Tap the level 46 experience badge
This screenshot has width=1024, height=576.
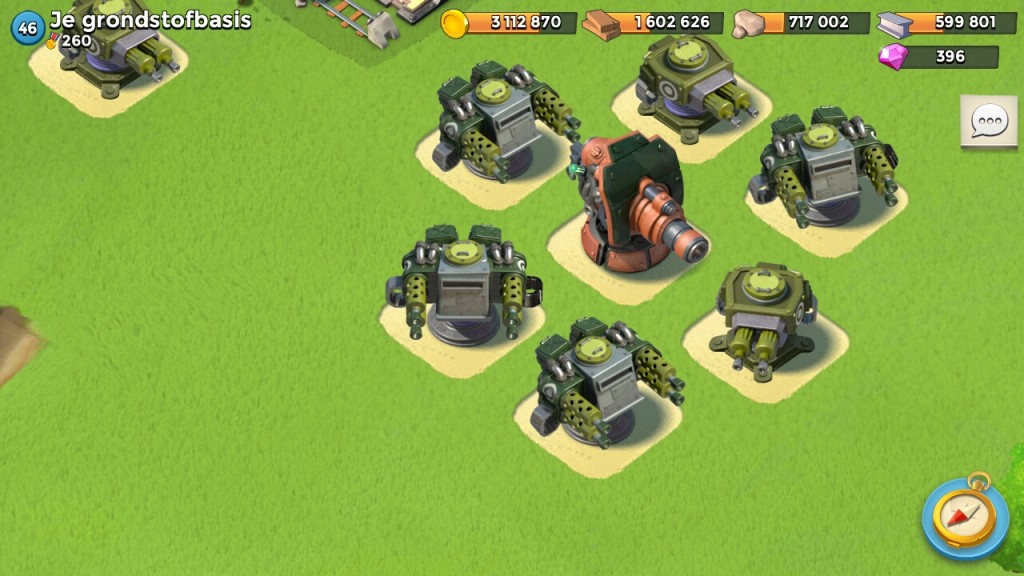click(27, 29)
